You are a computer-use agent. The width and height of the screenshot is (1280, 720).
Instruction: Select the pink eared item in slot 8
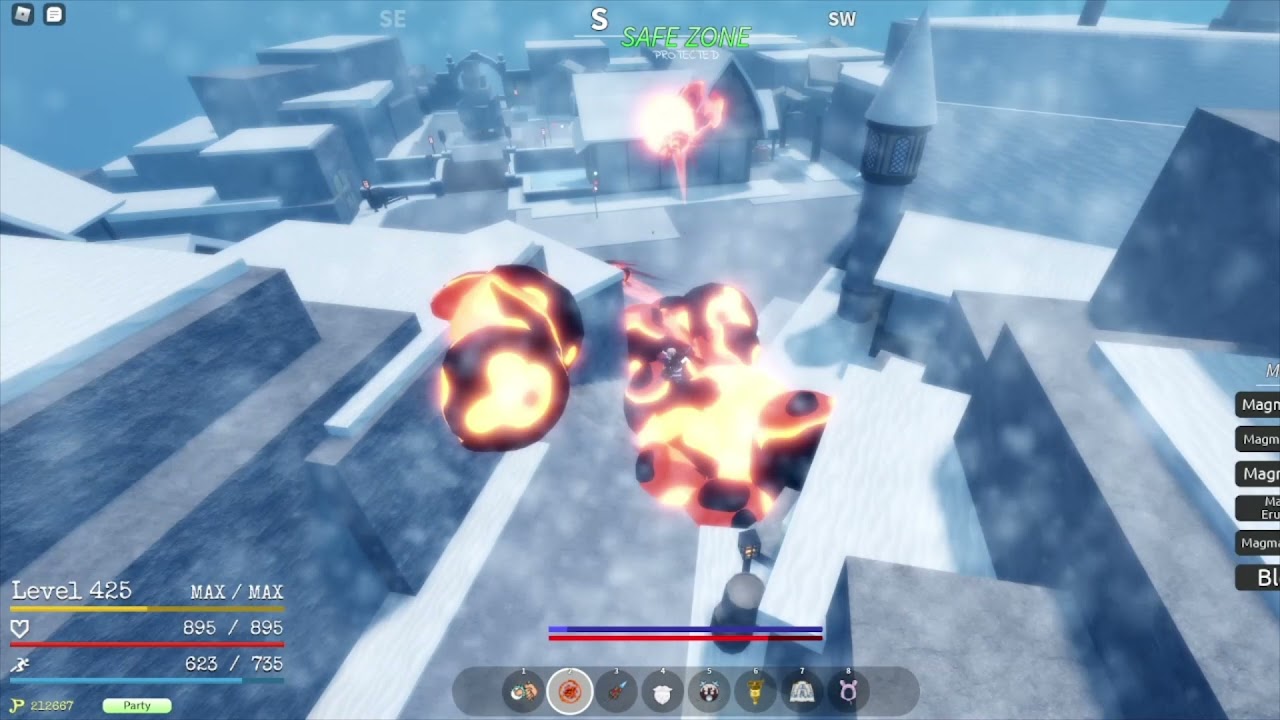click(x=848, y=691)
